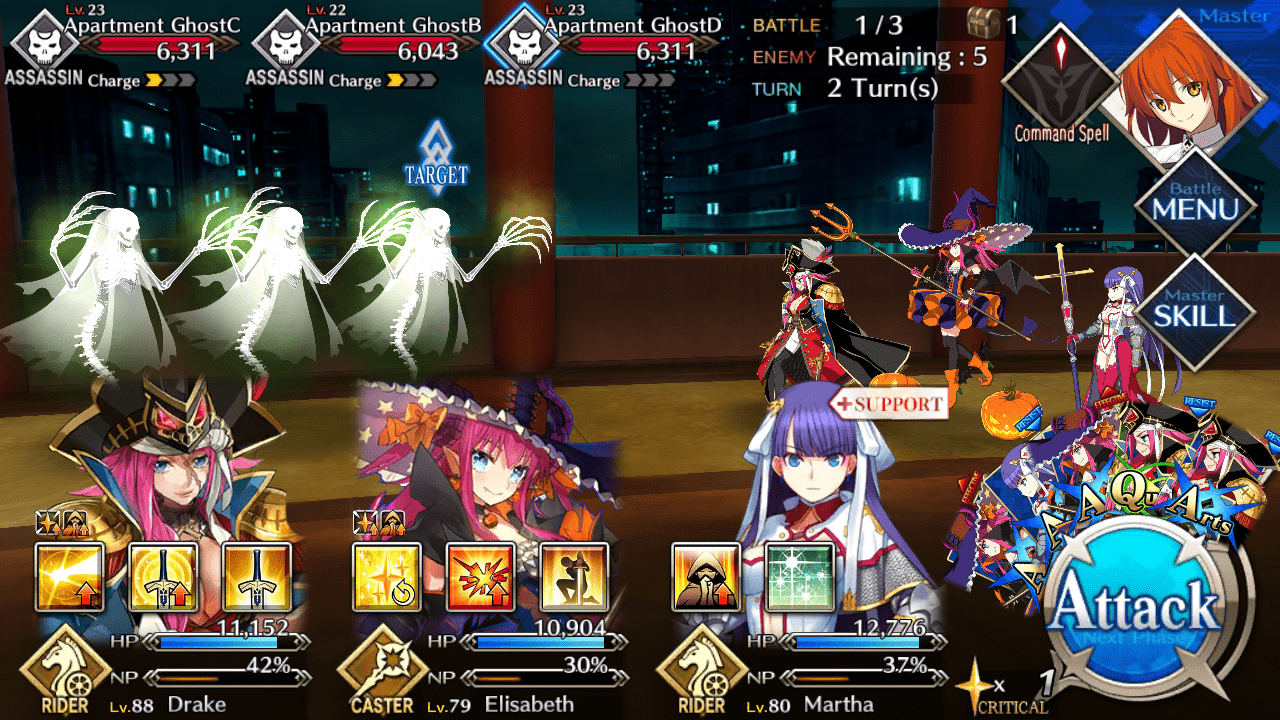Use Elisabeth's first sparkle skill
Viewport: 1280px width, 720px height.
(387, 577)
